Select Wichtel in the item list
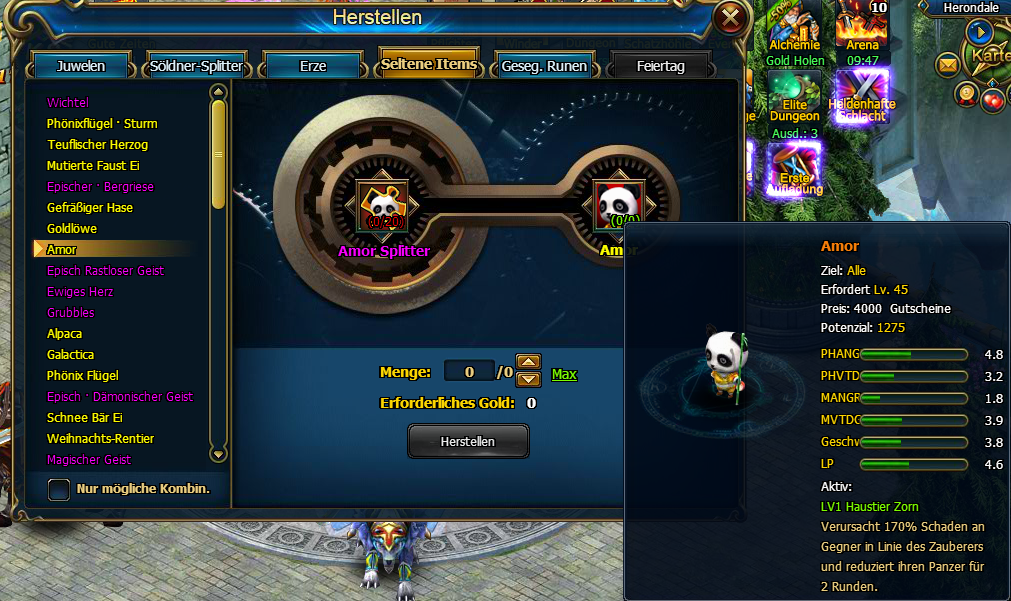The image size is (1011, 601). click(68, 103)
